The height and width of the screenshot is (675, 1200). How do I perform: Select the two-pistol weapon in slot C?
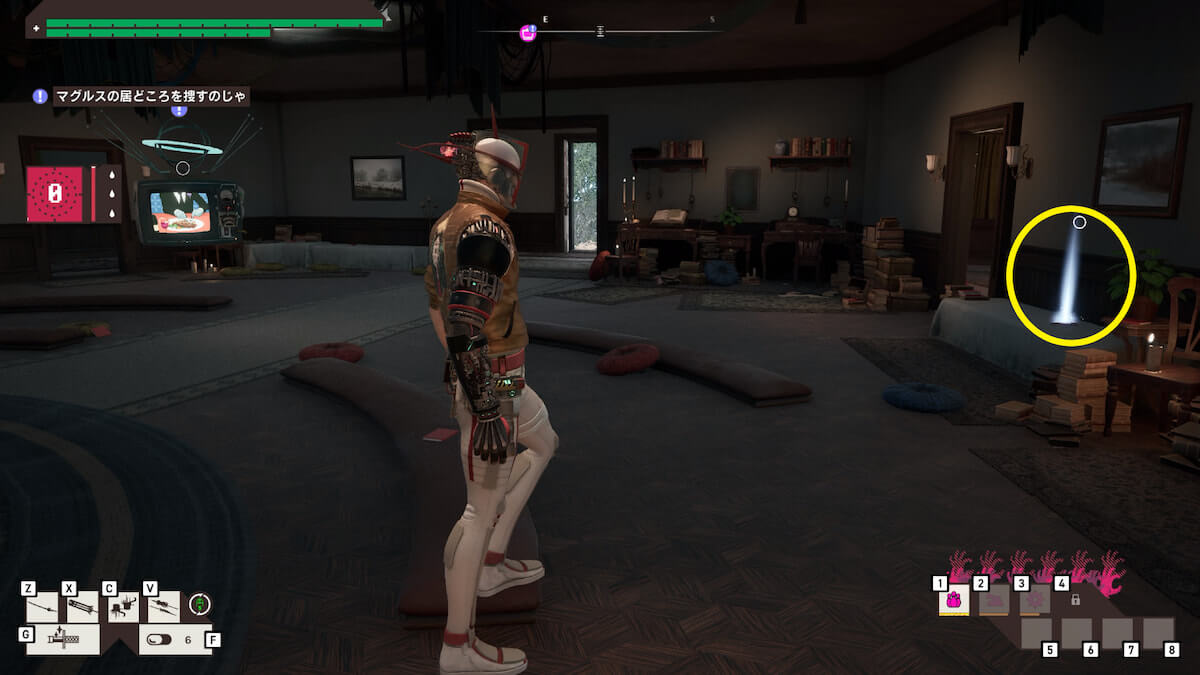pos(122,607)
